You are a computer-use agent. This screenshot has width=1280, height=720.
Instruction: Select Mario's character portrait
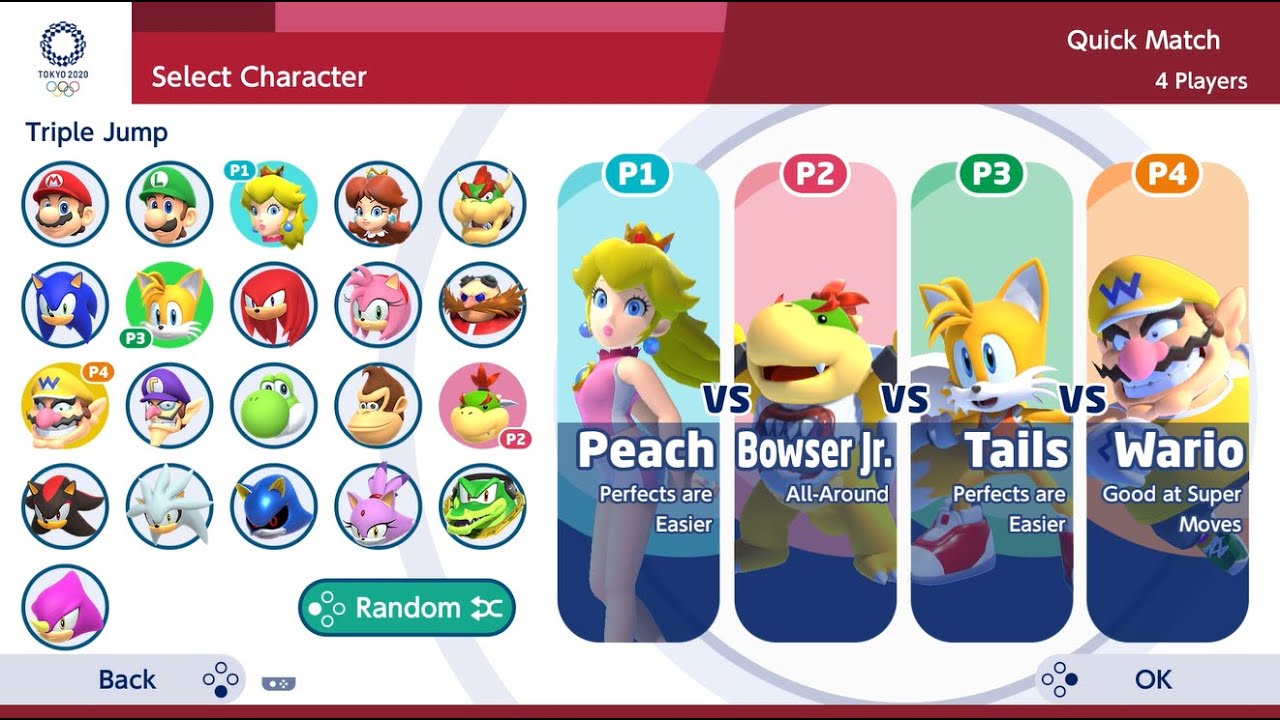[x=65, y=204]
